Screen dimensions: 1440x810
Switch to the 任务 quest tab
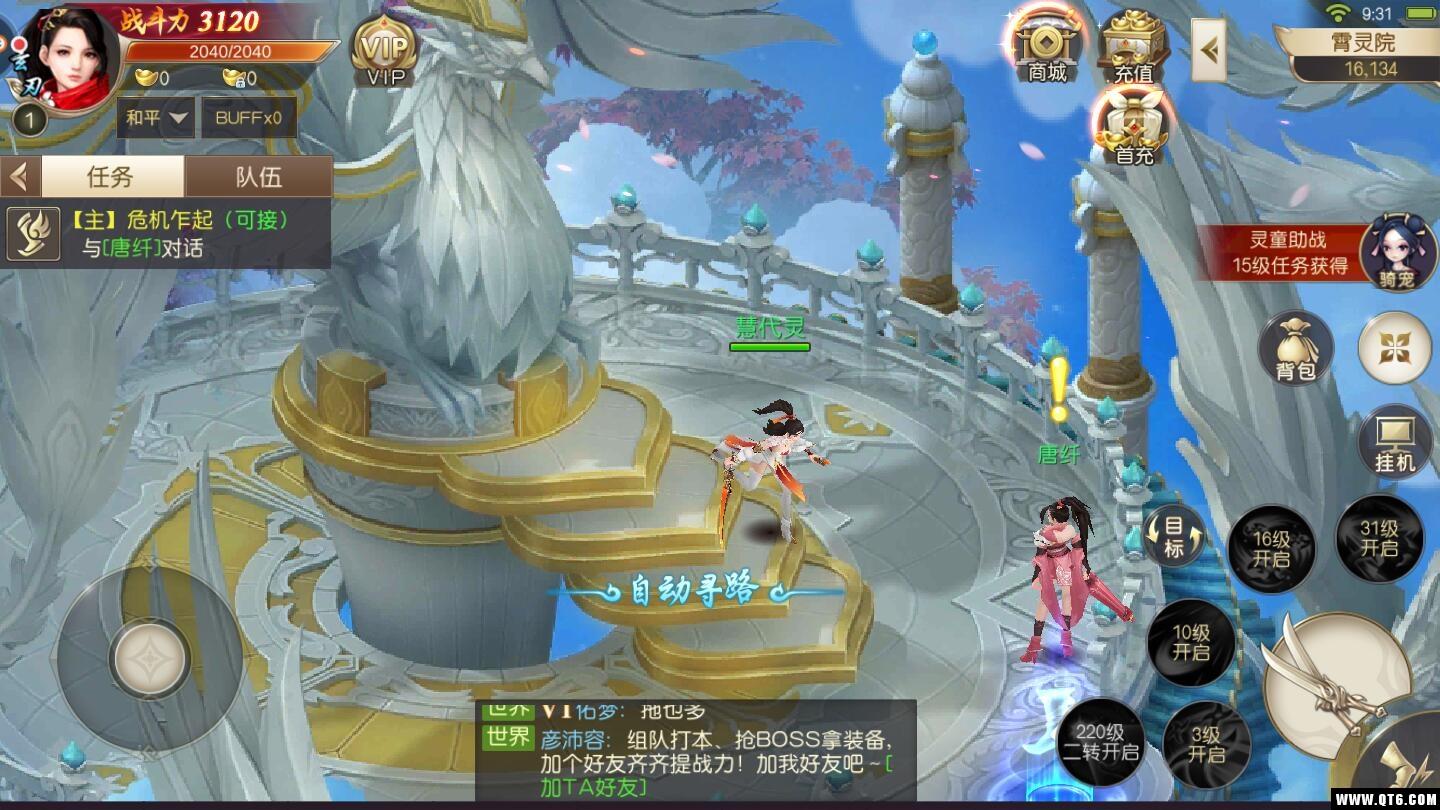[x=110, y=177]
